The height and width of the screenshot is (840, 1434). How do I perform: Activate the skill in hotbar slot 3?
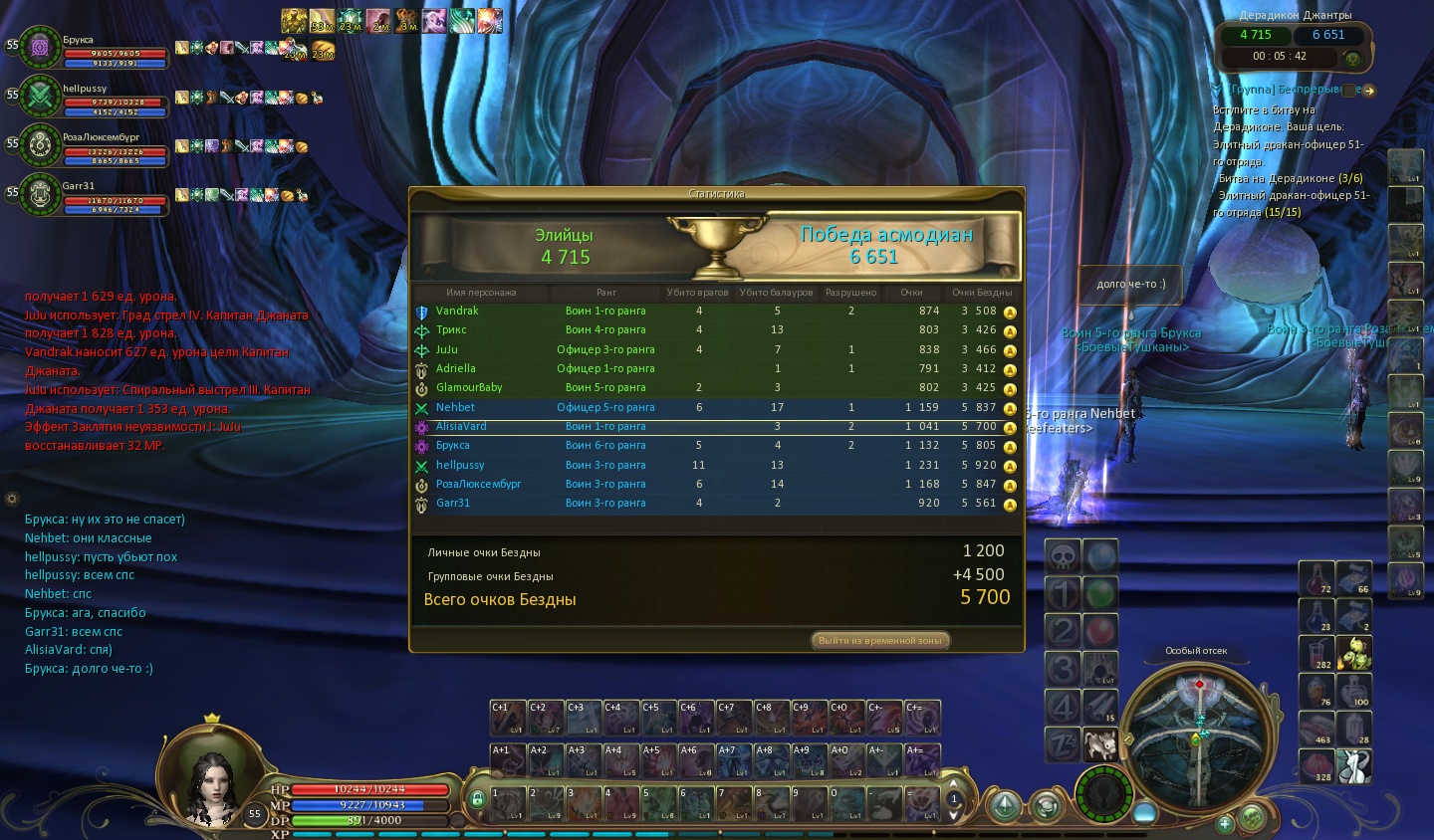point(583,803)
